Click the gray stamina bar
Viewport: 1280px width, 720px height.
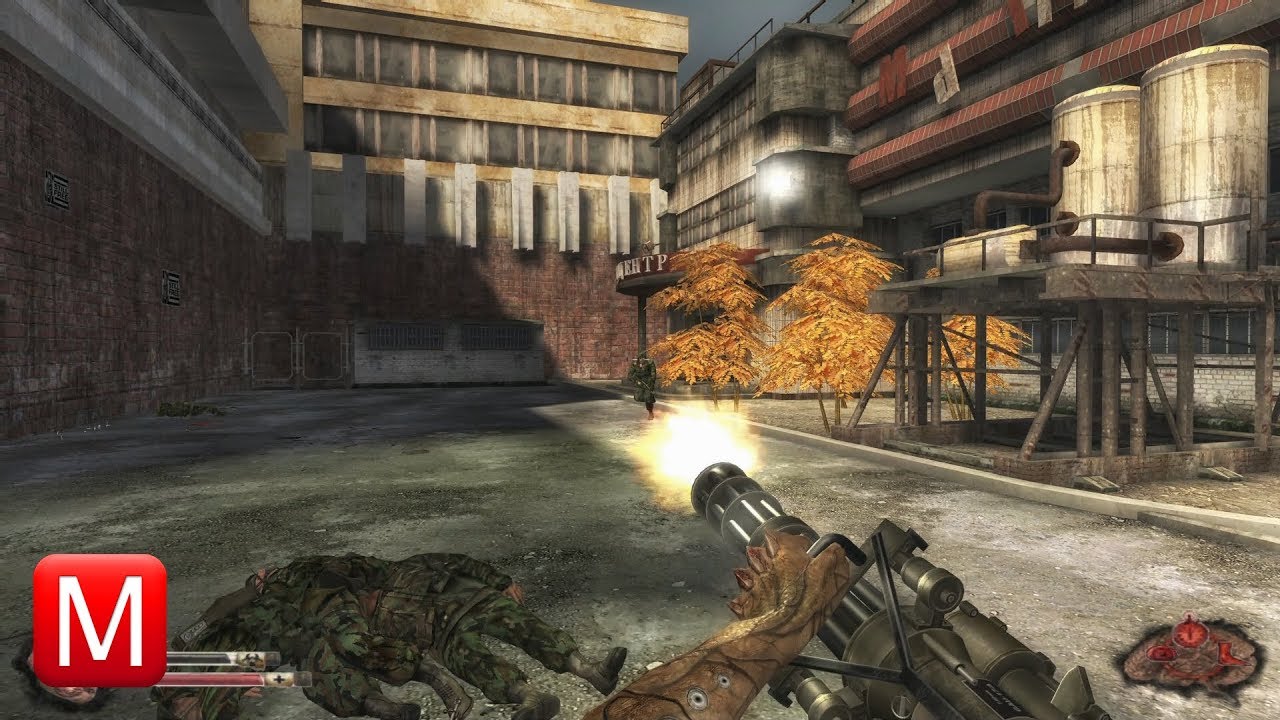pos(200,656)
